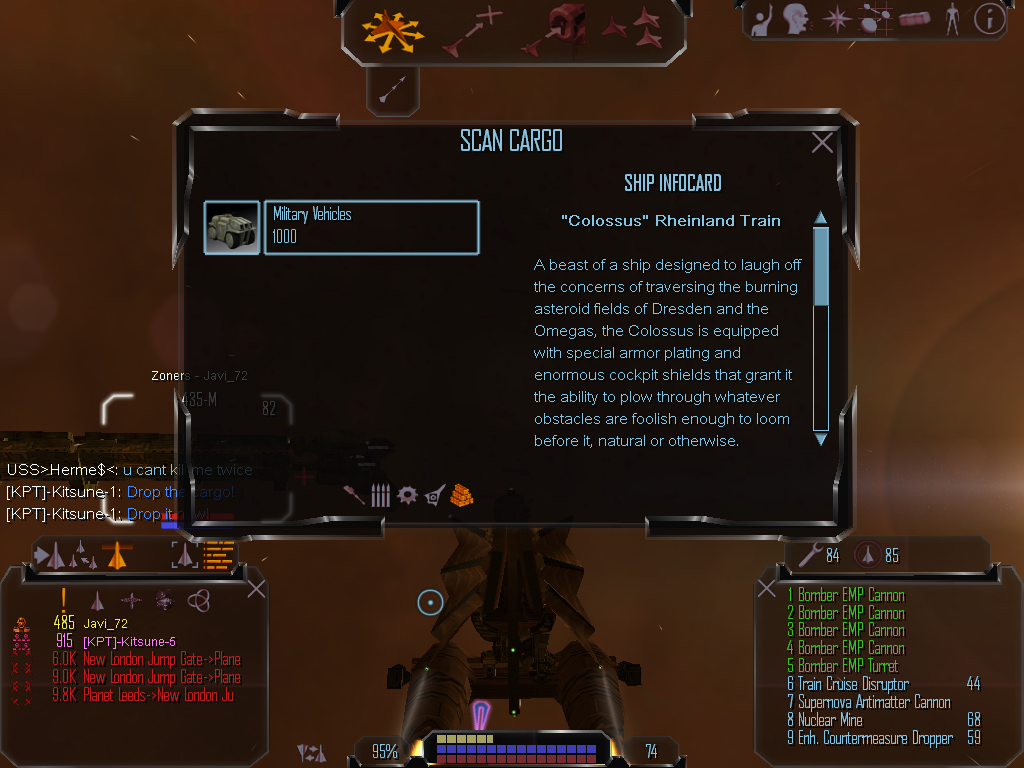Open the navigation map star icon
Screen dimensions: 1024x768
tap(836, 19)
